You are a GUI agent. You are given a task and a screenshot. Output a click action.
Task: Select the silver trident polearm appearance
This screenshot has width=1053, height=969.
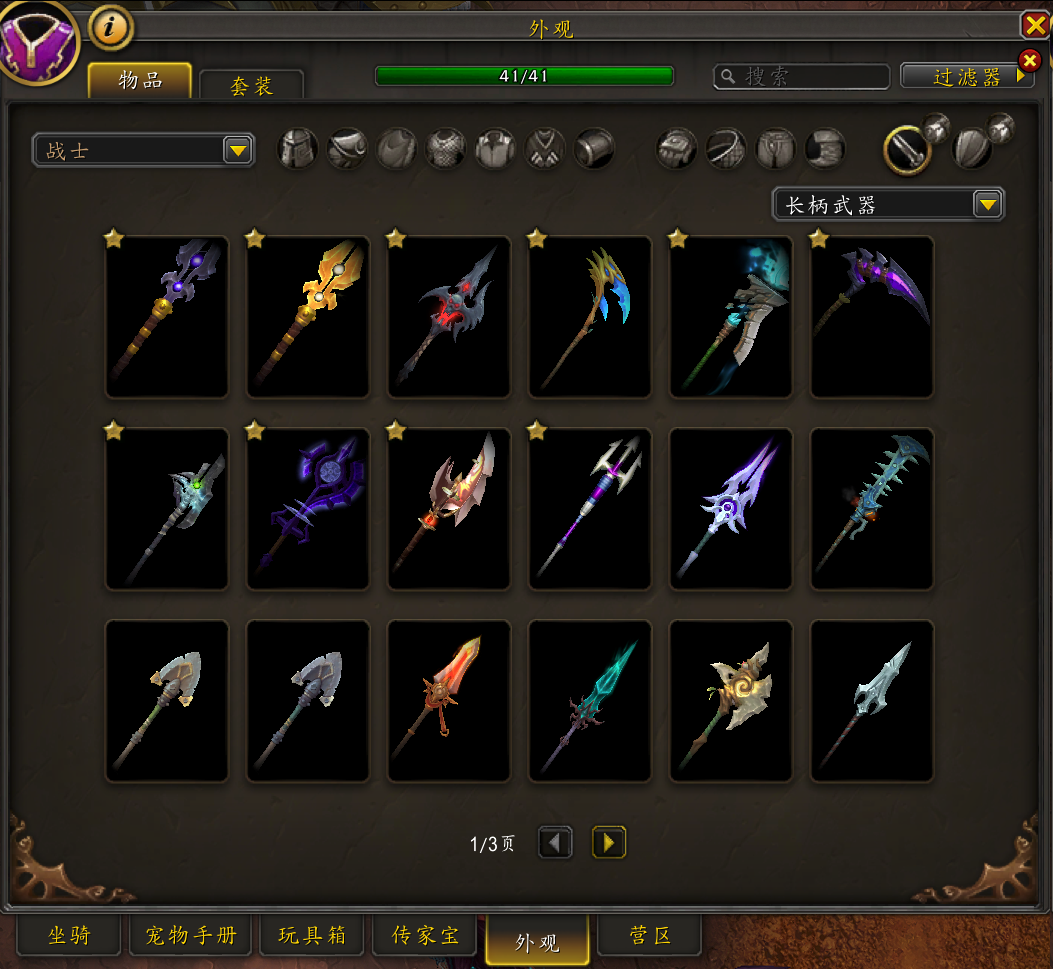[x=590, y=509]
